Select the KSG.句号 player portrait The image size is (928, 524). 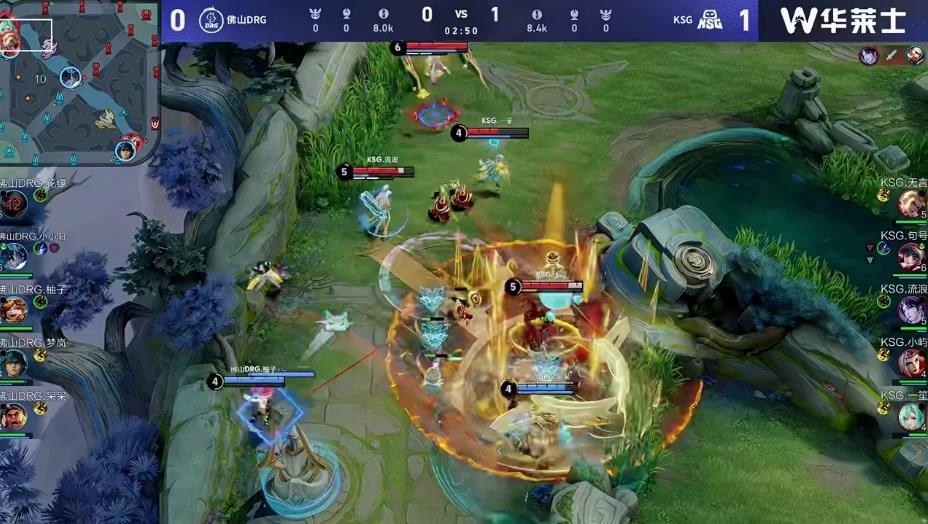coord(910,257)
